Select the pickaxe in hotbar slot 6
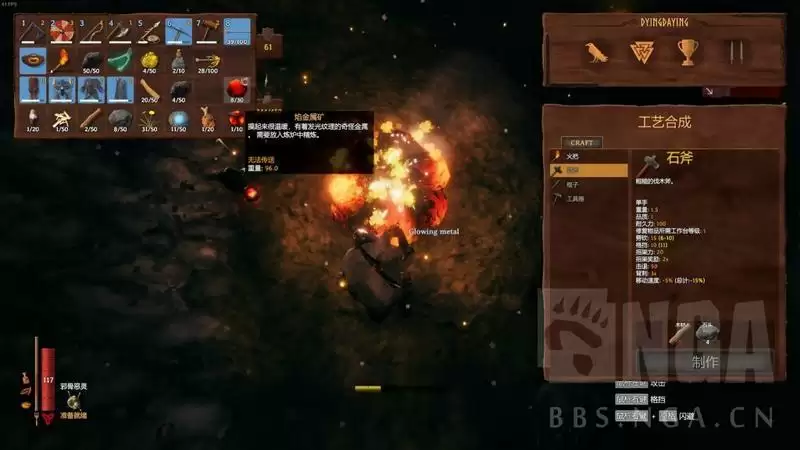Viewport: 800px width, 450px height. coord(178,32)
